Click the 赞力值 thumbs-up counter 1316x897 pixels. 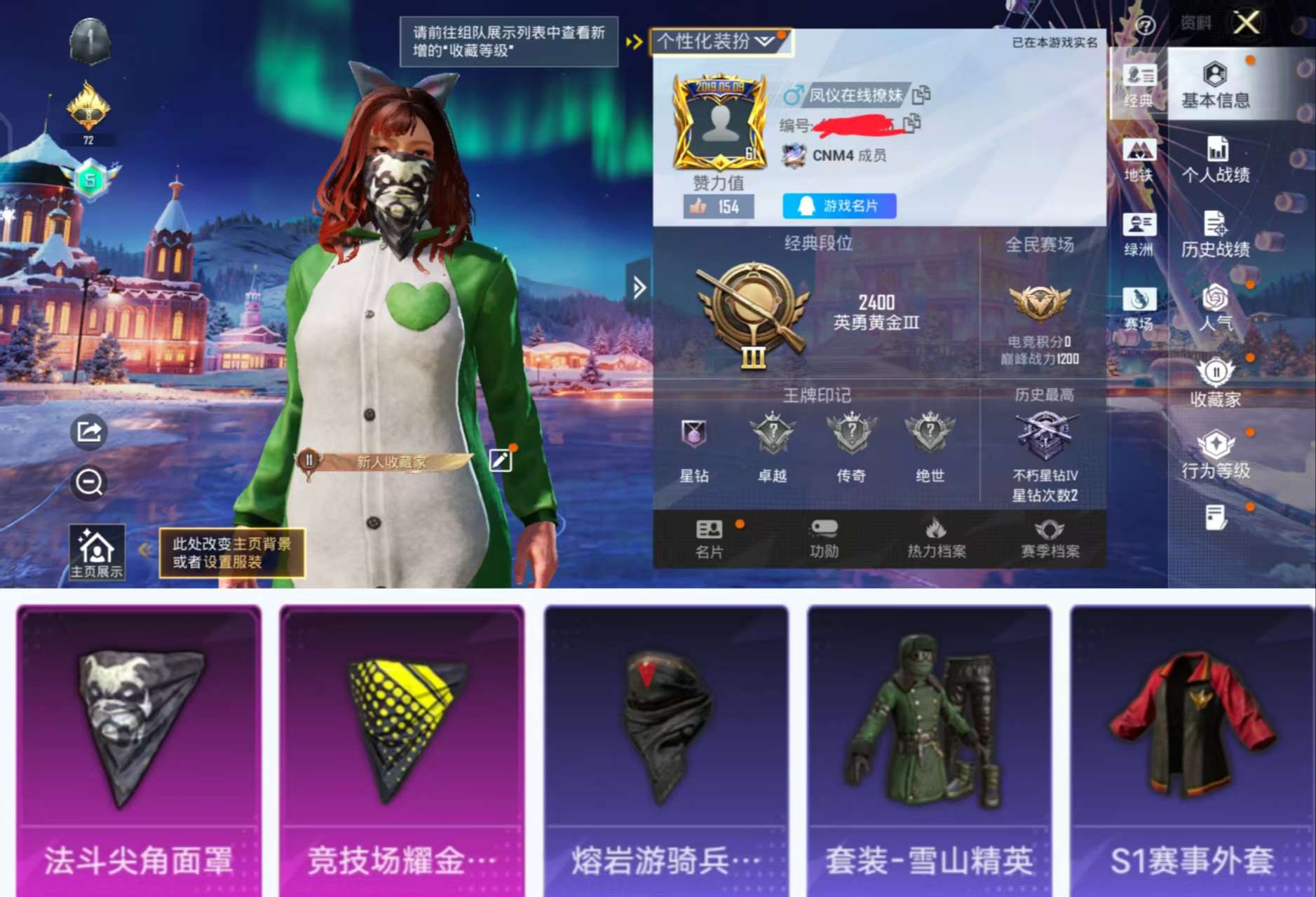(718, 207)
